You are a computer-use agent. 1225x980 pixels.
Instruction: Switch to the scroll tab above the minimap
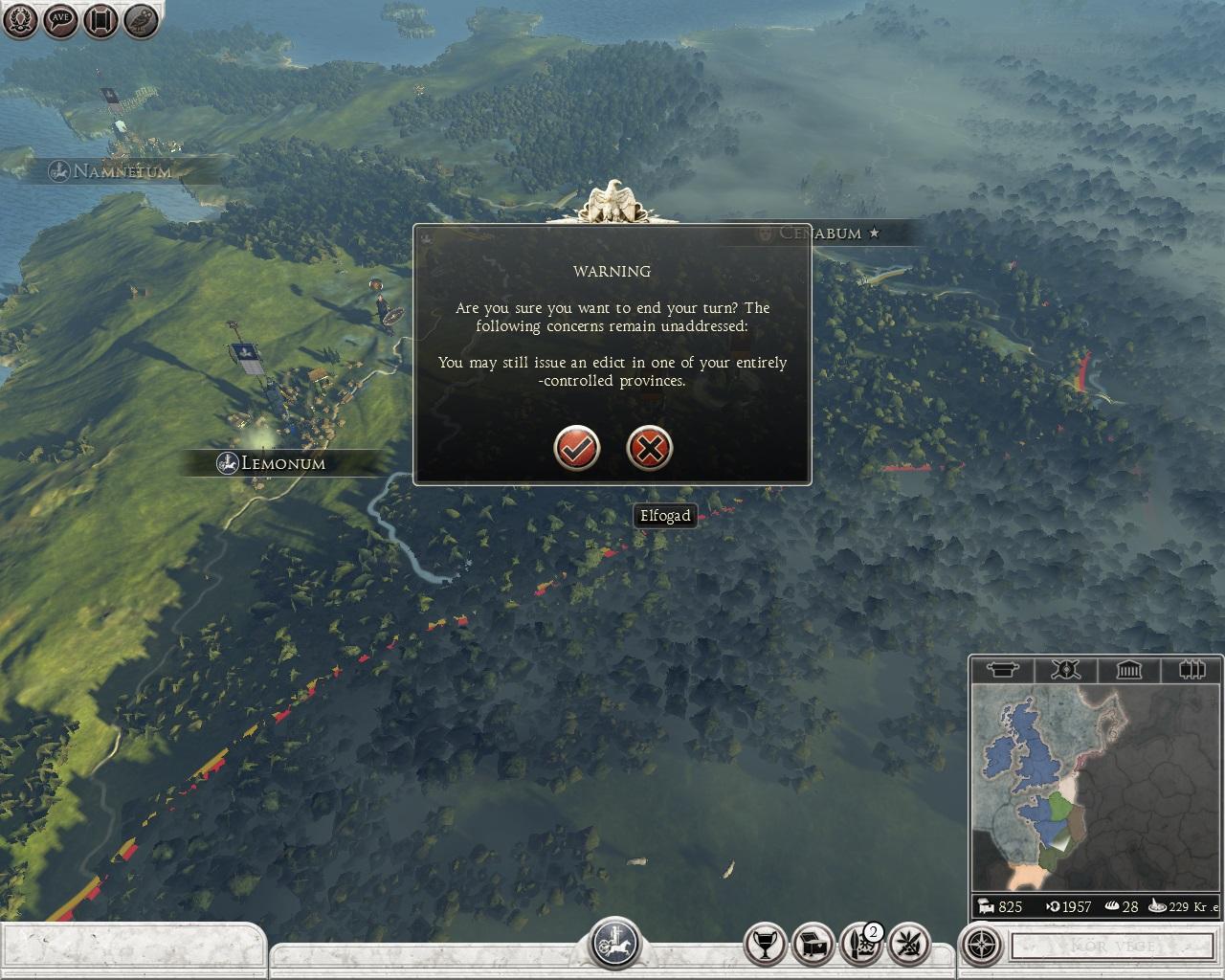click(1002, 670)
